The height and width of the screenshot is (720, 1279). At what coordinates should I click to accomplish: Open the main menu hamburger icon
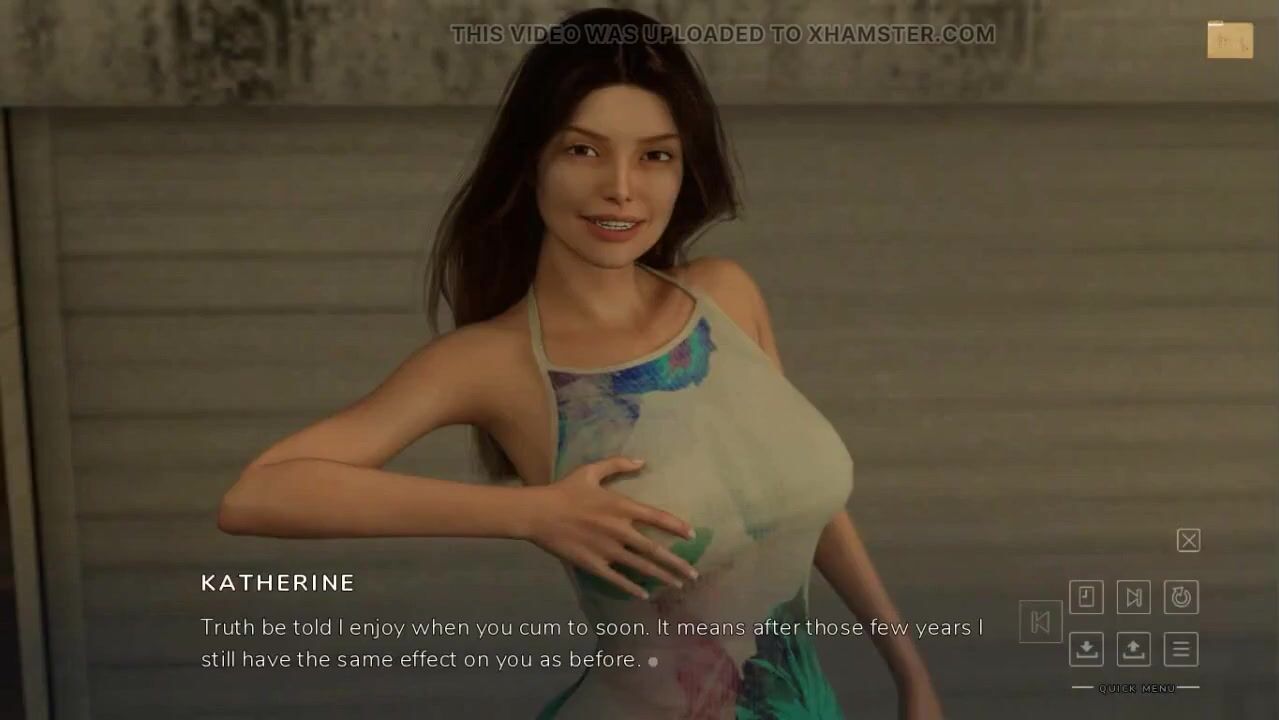1181,649
